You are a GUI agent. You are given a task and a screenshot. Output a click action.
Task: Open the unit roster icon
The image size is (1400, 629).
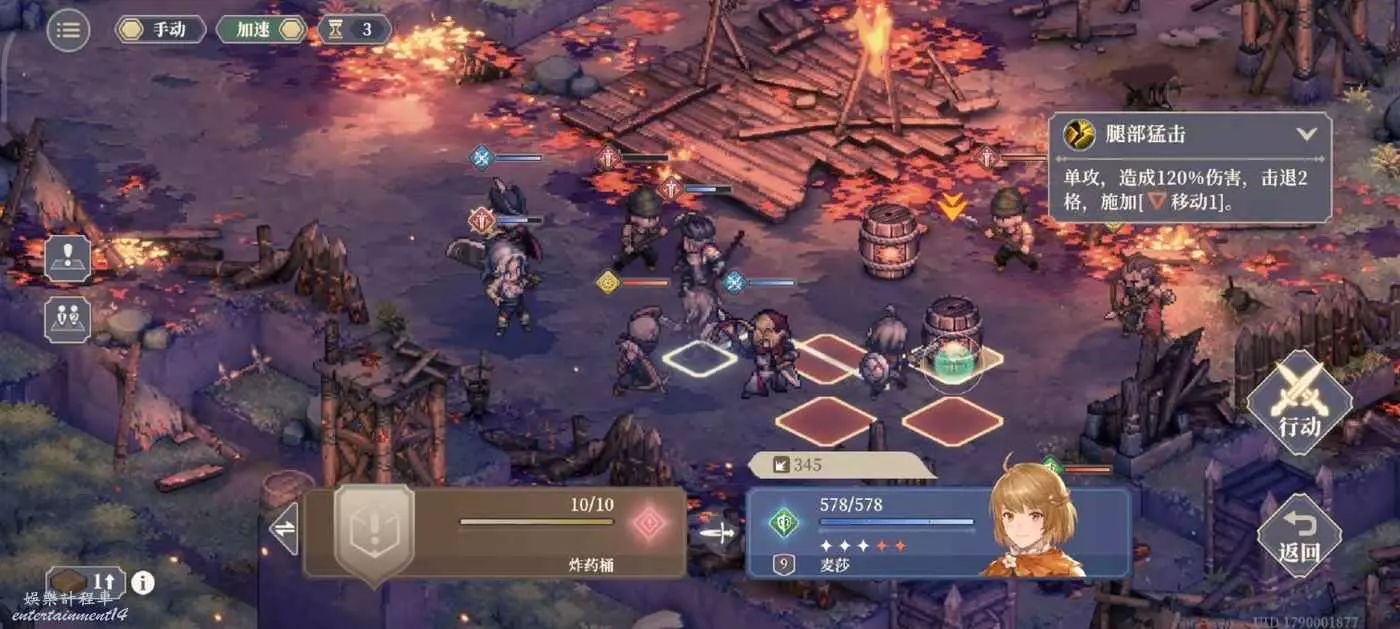click(68, 318)
